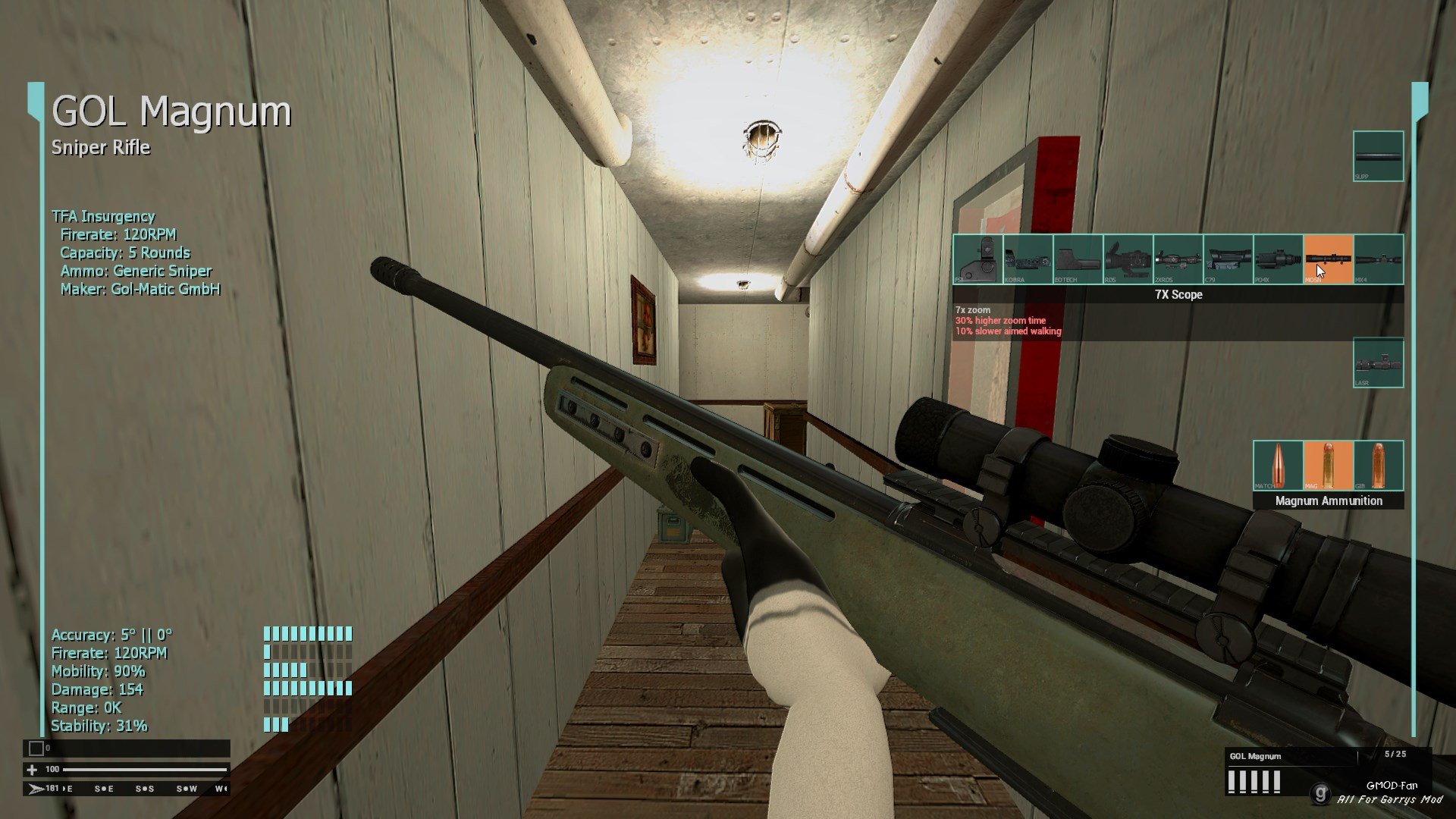Screen dimensions: 1456x819
Task: Attach the suppressor (SUPP) to the rifle
Action: click(1378, 156)
